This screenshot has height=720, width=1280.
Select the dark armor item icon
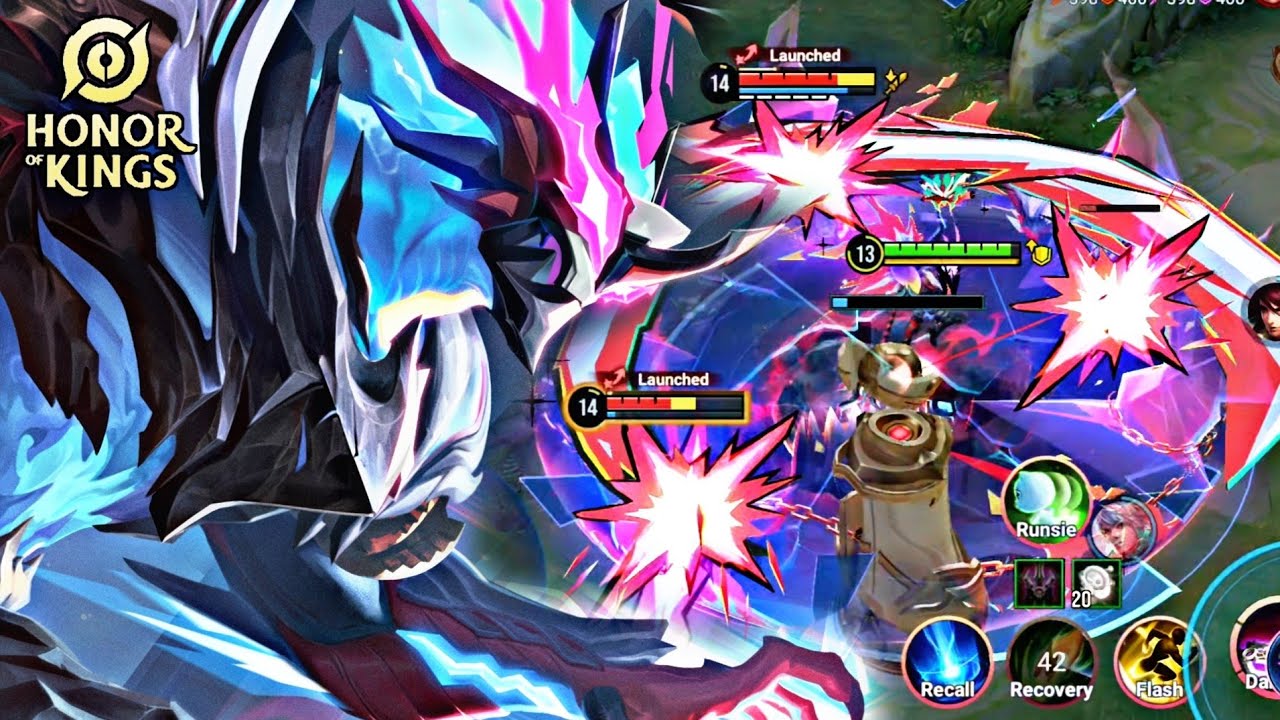pyautogui.click(x=1038, y=582)
